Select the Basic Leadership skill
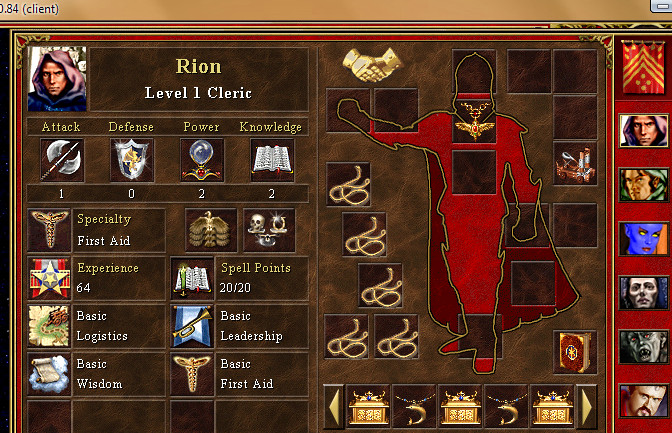 click(x=240, y=327)
